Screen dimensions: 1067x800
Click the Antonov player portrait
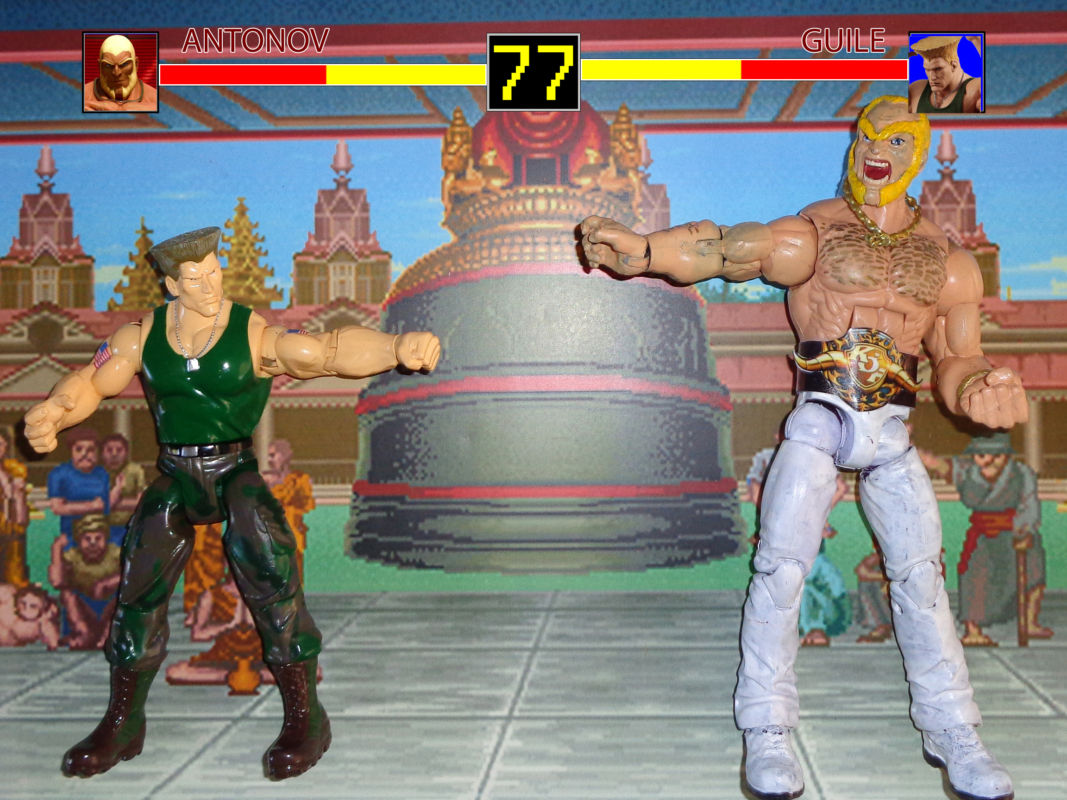120,72
